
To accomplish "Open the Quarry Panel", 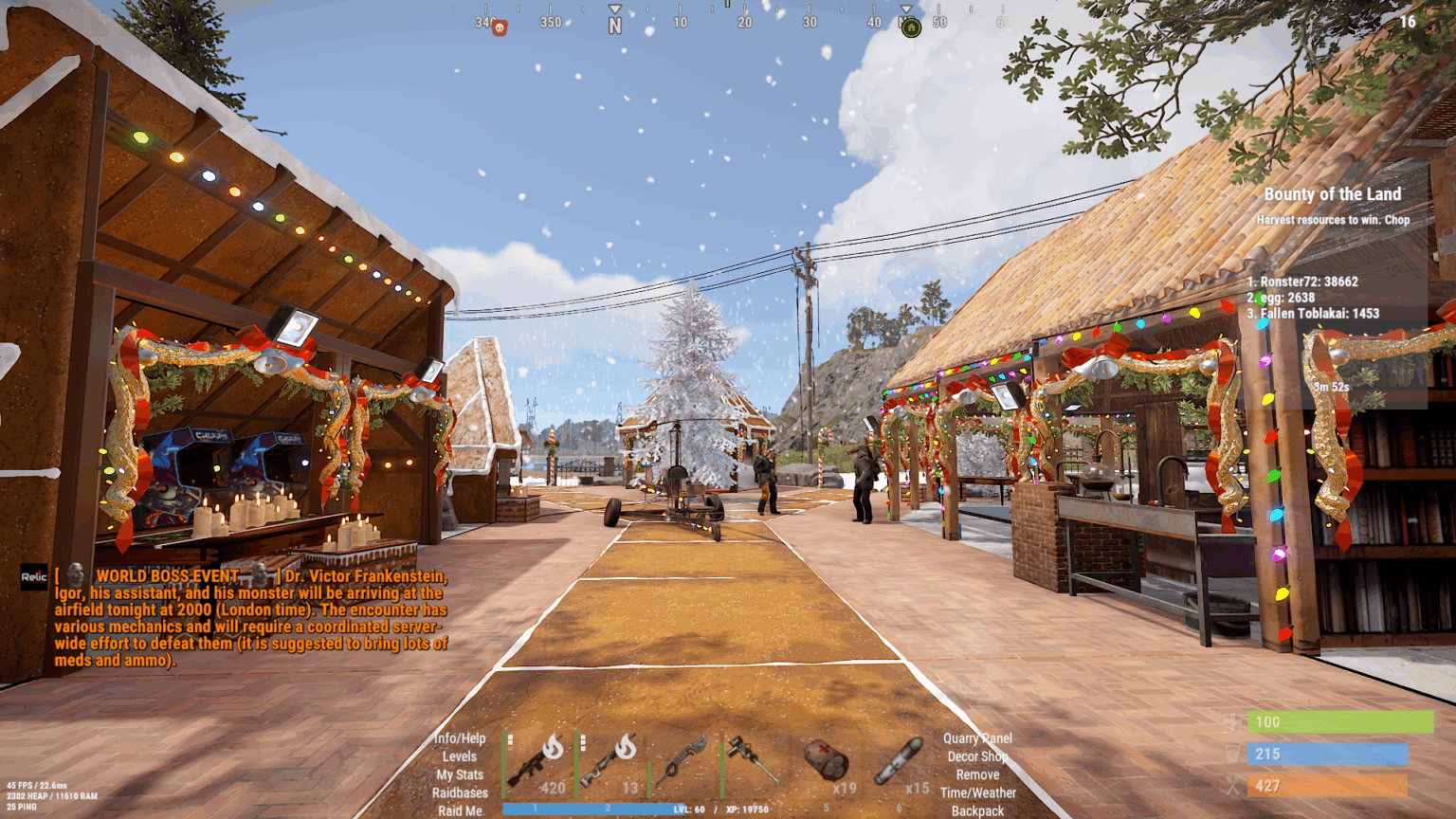I will tap(977, 737).
